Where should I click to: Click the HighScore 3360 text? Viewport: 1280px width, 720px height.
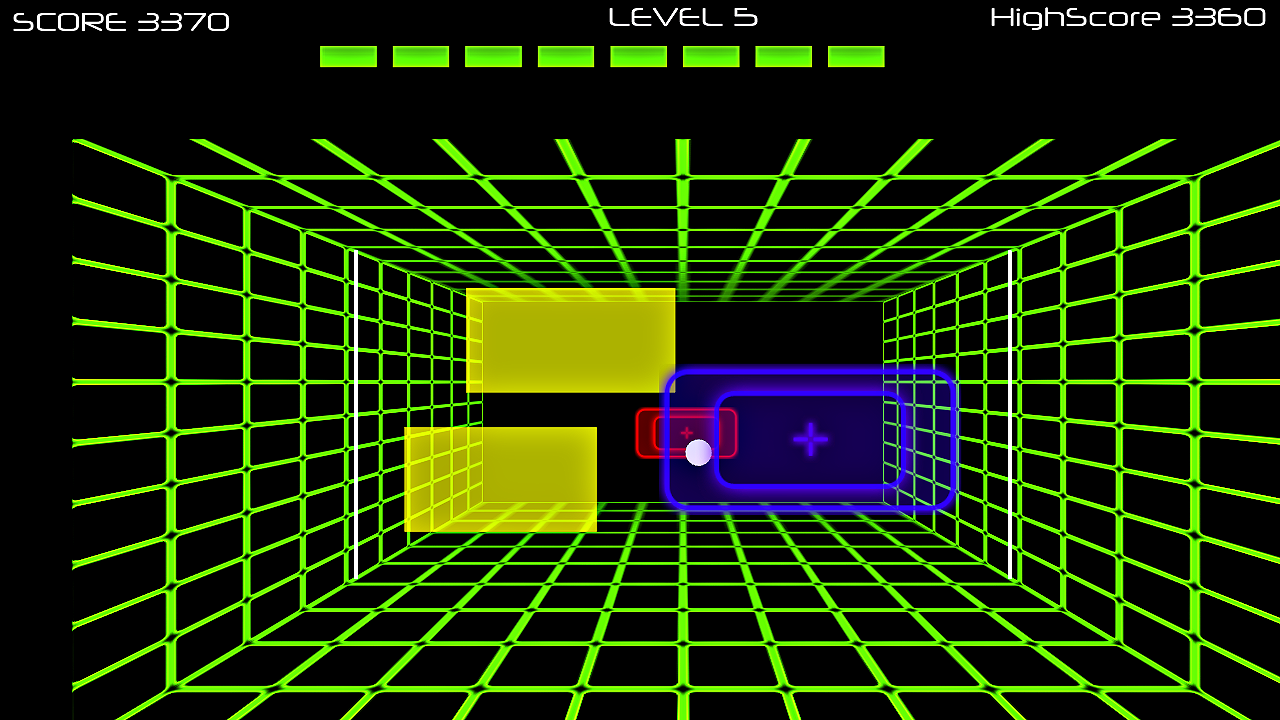(1126, 17)
